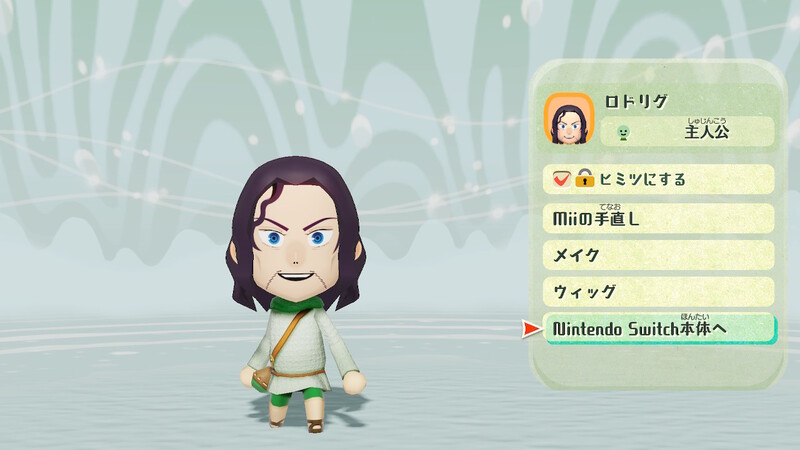Select Nintendo Switch本体へ entry
Image resolution: width=800 pixels, height=450 pixels.
point(659,329)
